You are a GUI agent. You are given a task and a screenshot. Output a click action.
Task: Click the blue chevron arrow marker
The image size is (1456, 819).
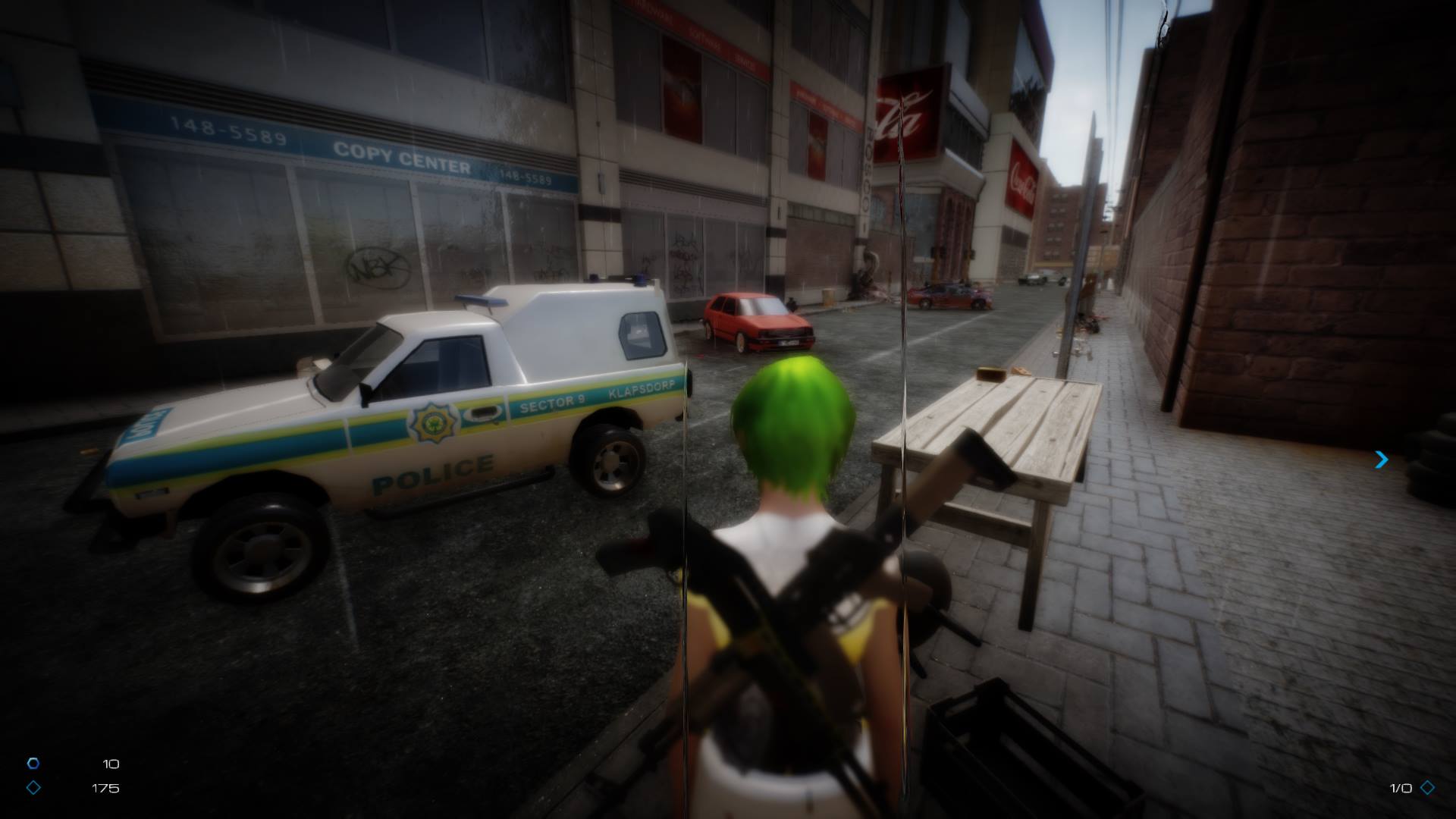(1382, 460)
